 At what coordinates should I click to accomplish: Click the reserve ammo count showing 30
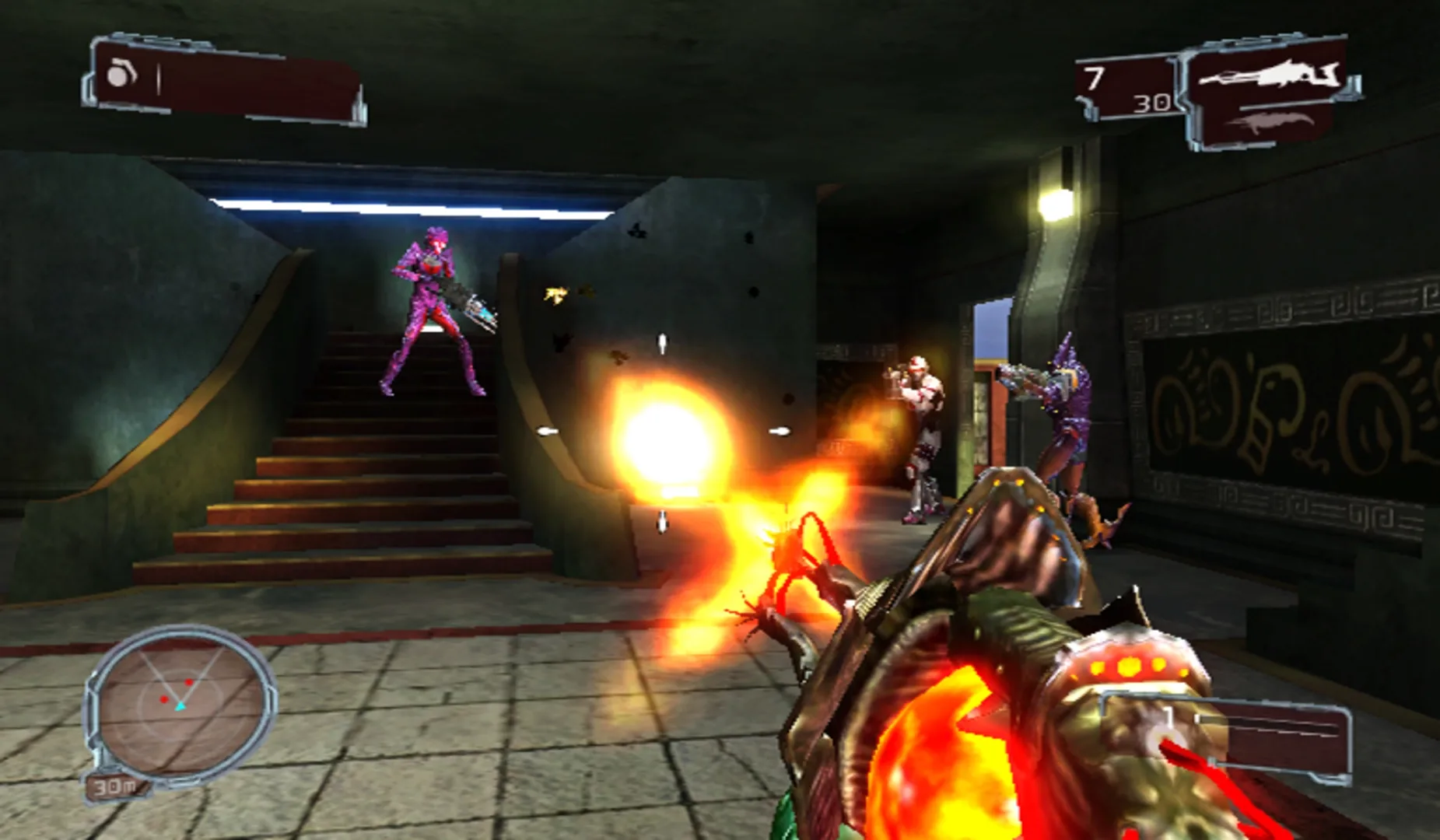coord(1153,105)
